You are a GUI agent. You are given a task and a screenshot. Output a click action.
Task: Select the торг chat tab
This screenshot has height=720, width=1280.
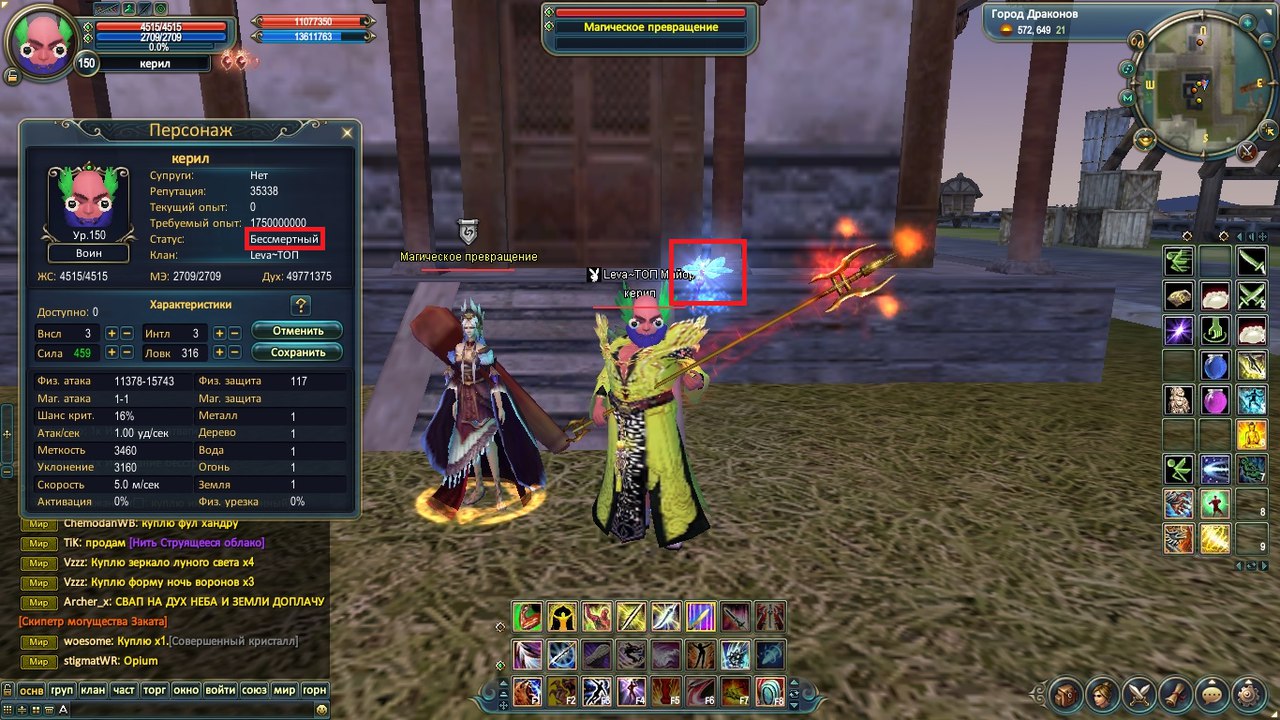pyautogui.click(x=155, y=690)
